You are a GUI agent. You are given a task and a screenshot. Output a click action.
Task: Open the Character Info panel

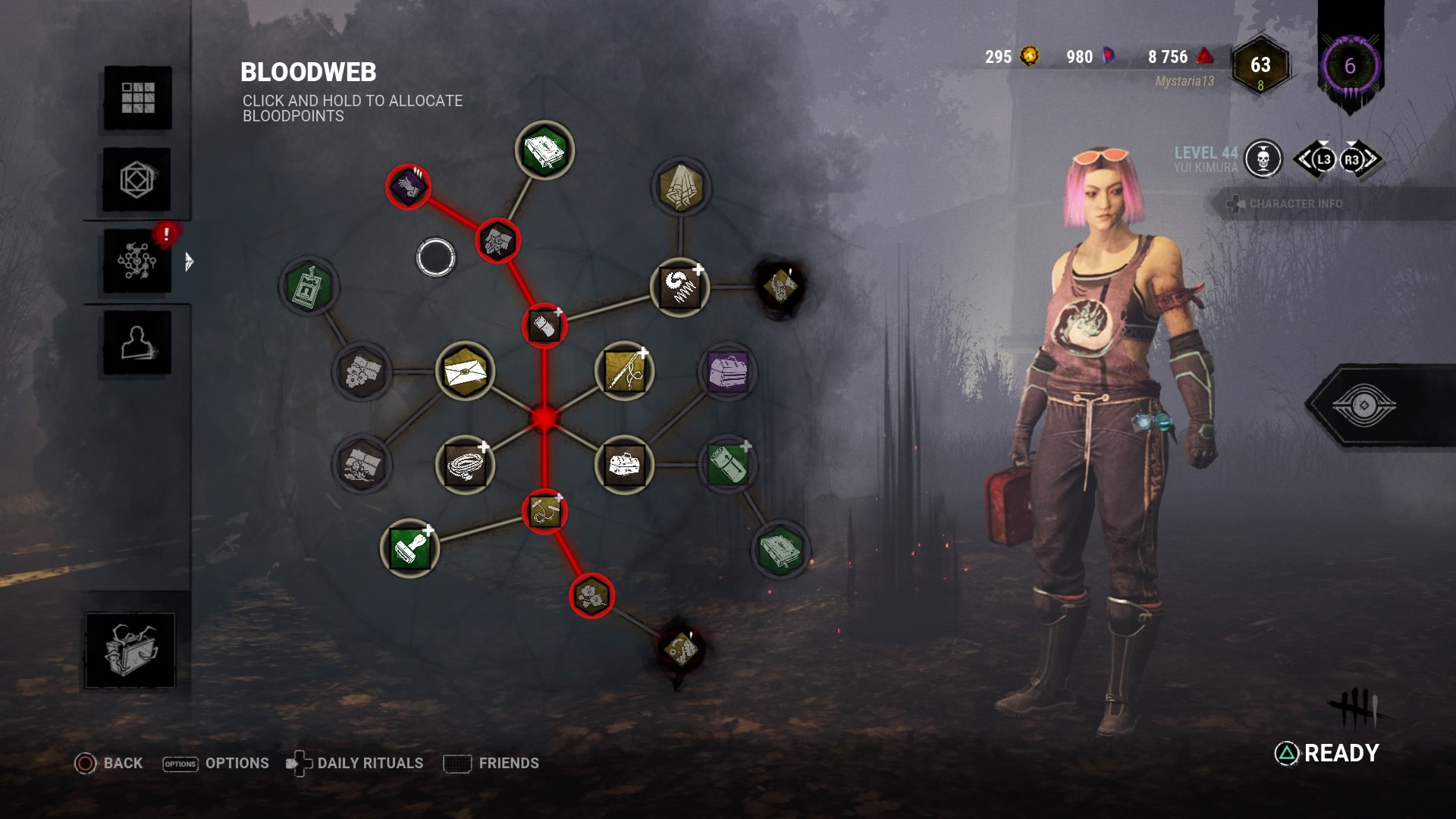1294,204
